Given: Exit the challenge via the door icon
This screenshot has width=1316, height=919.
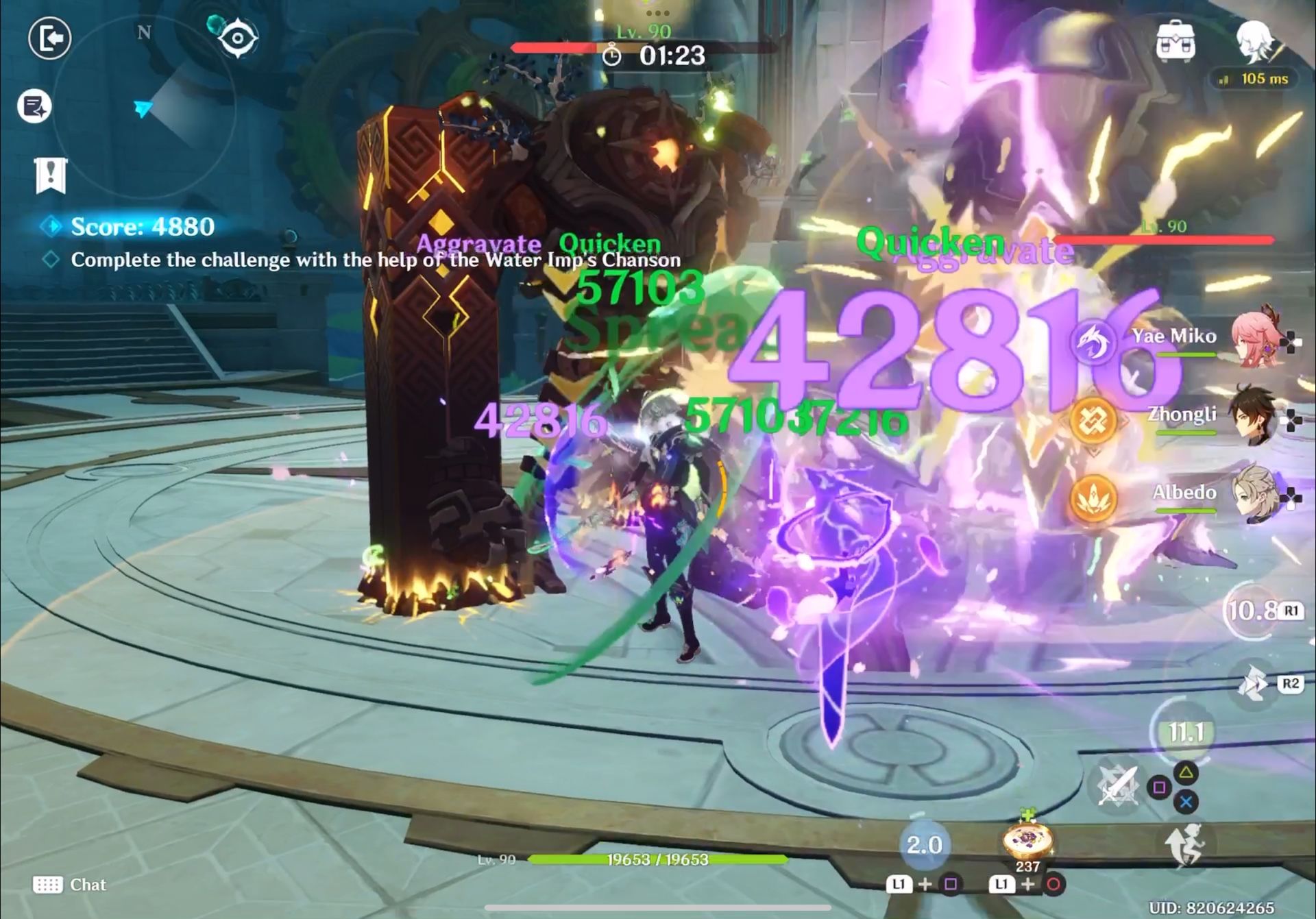Looking at the screenshot, I should click(x=49, y=40).
